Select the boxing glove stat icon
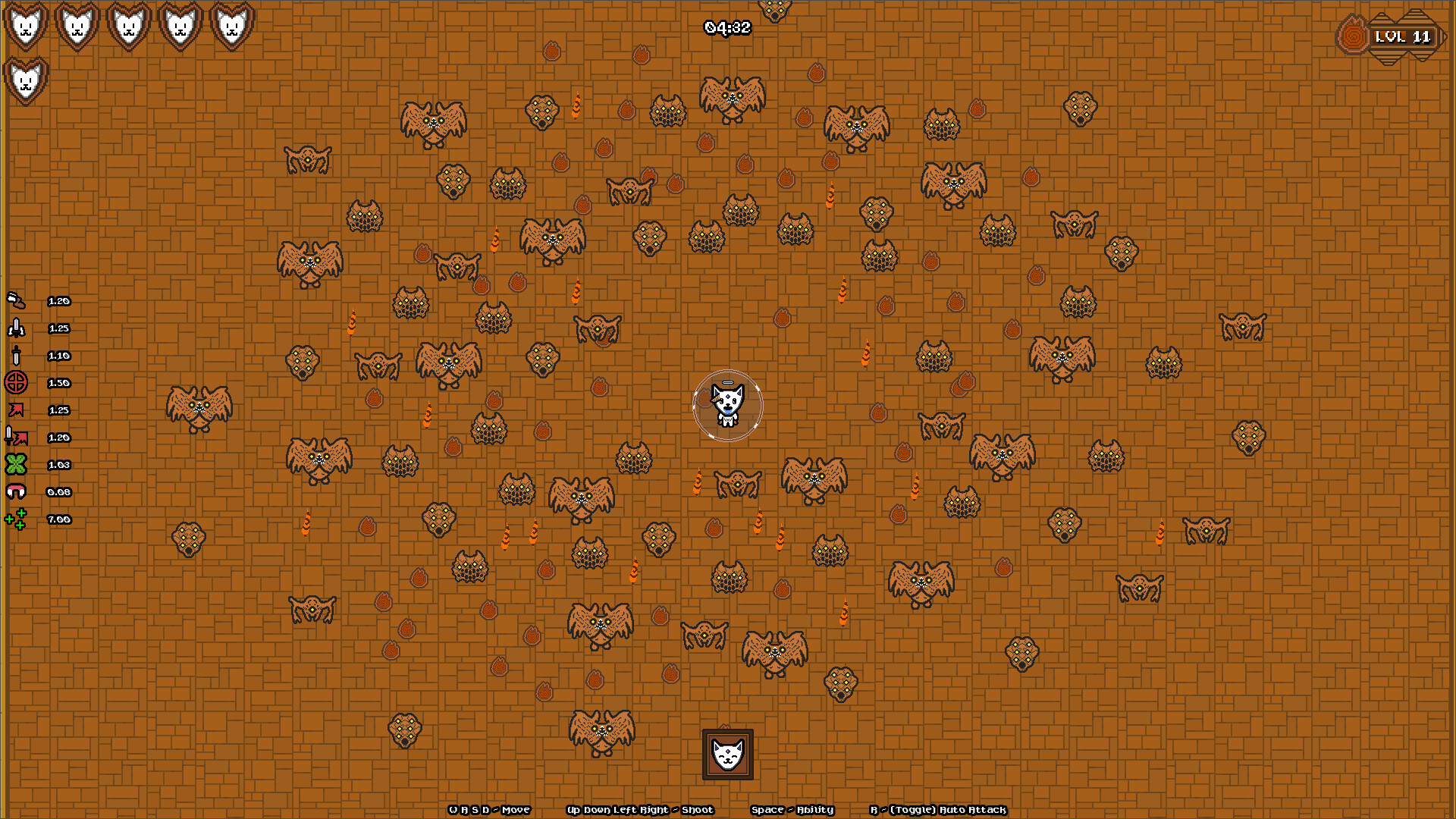This screenshot has height=819, width=1456. 17,301
